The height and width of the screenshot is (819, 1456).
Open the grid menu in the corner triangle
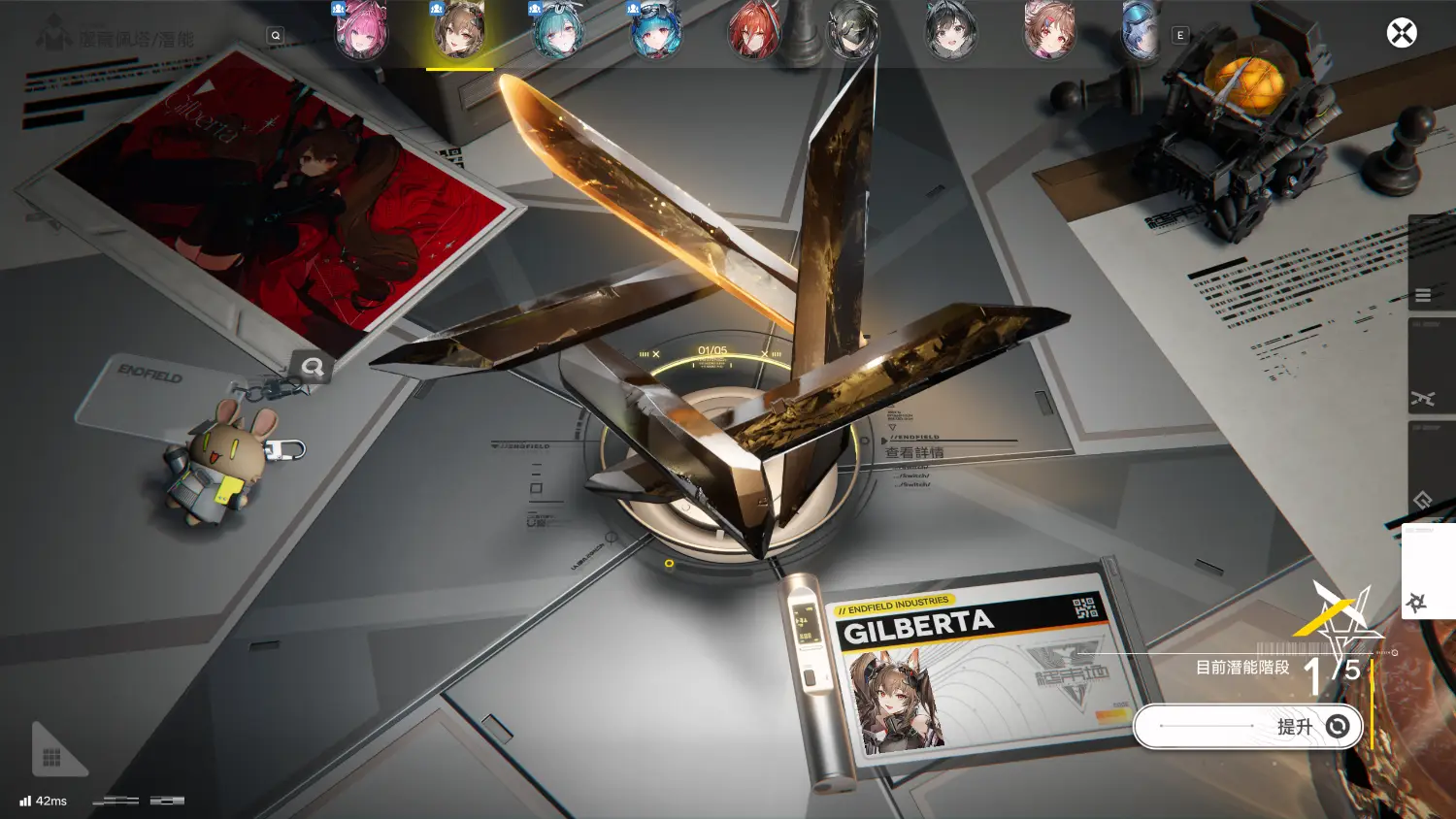51,757
